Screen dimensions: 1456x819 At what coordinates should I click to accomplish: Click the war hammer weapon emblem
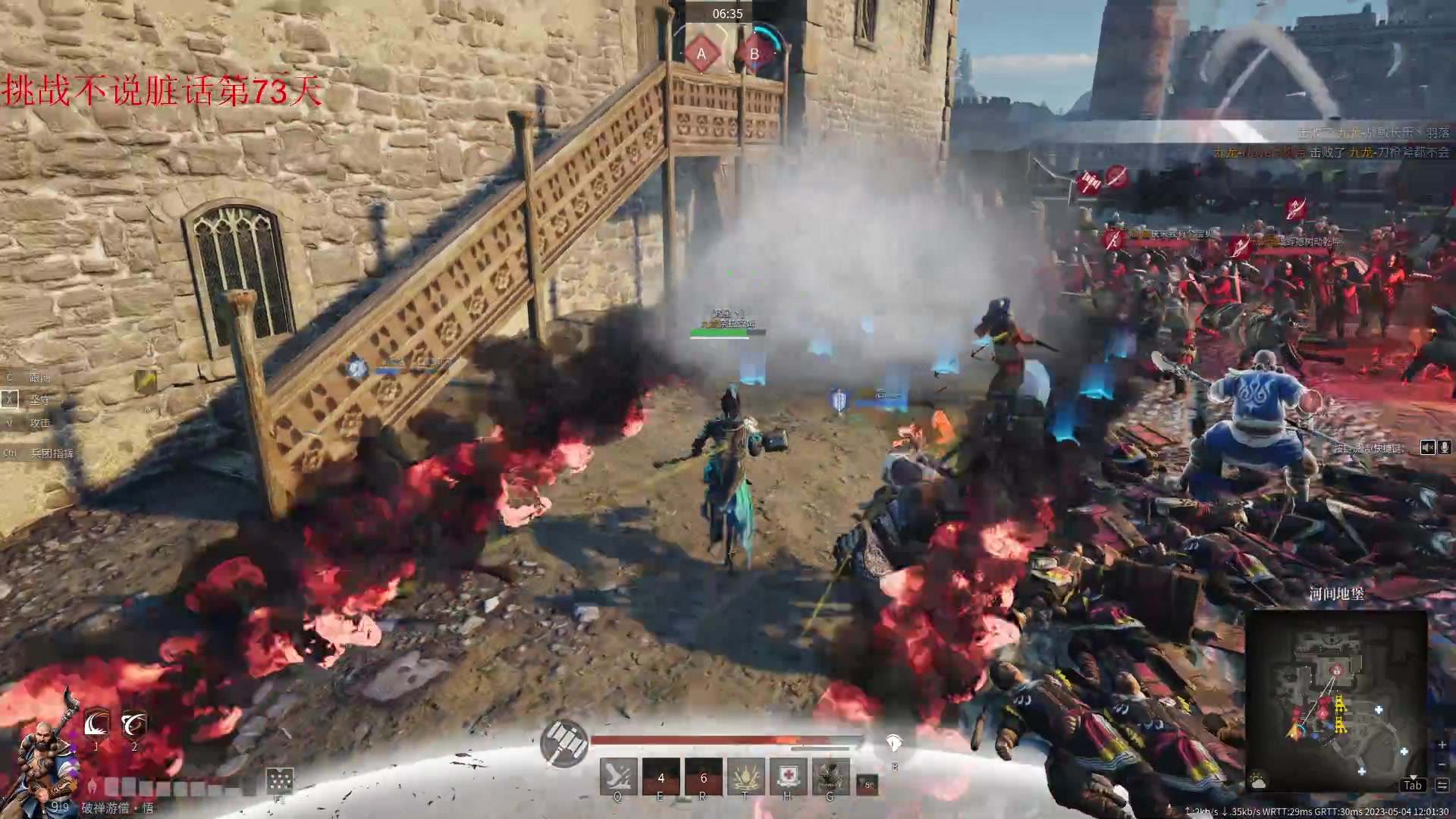(x=563, y=742)
